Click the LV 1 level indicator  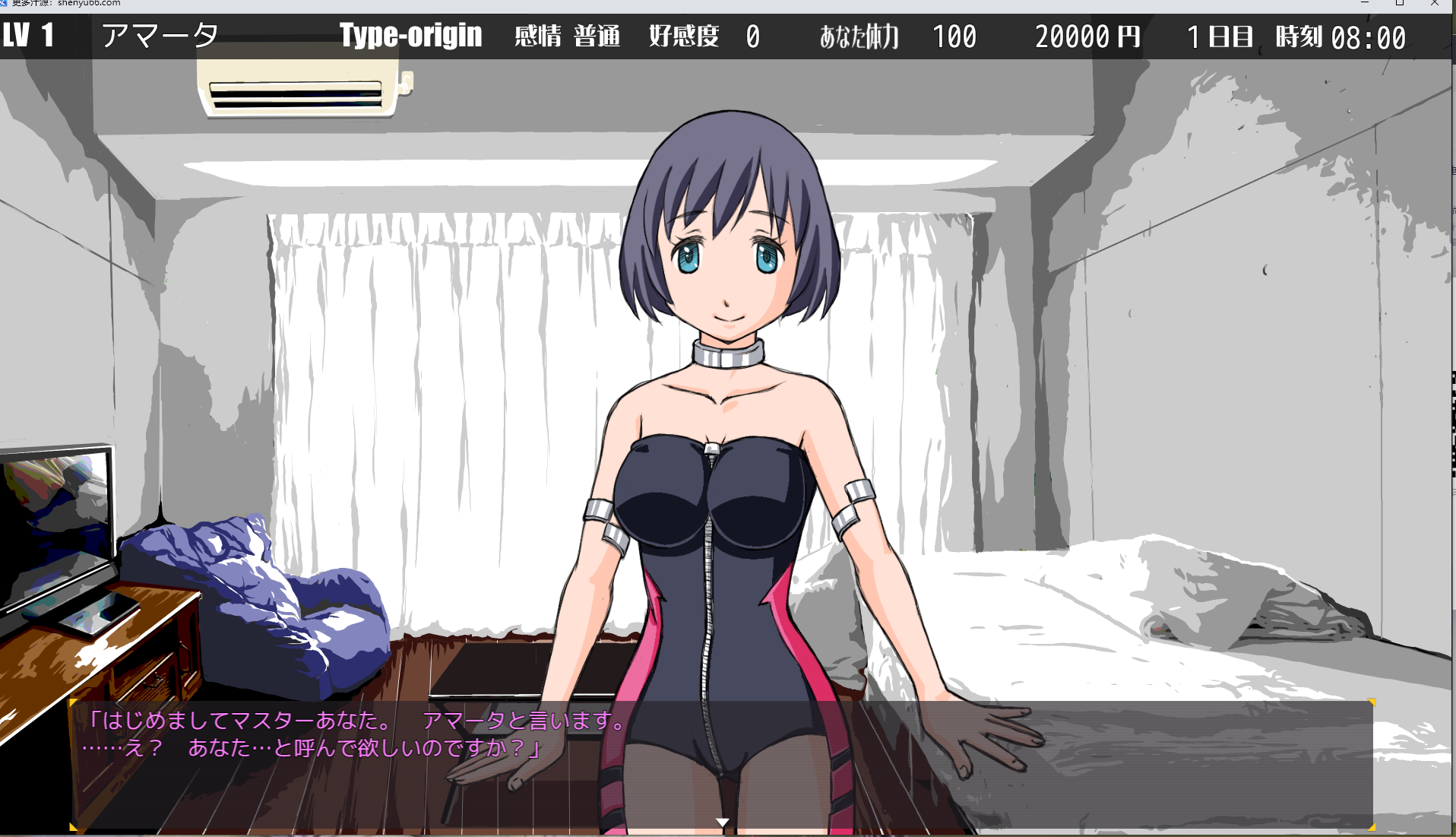pos(27,36)
